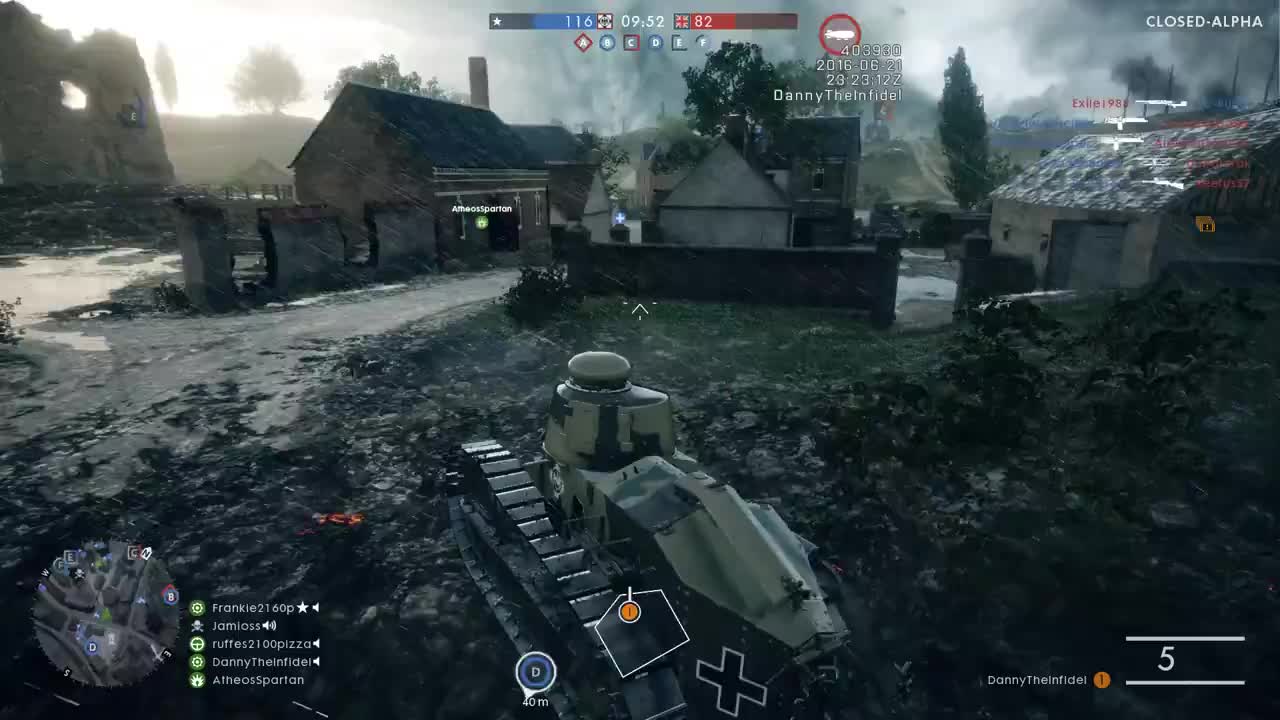The image size is (1280, 720).
Task: Select objective A flag icon on the scoreboard
Action: pos(583,42)
